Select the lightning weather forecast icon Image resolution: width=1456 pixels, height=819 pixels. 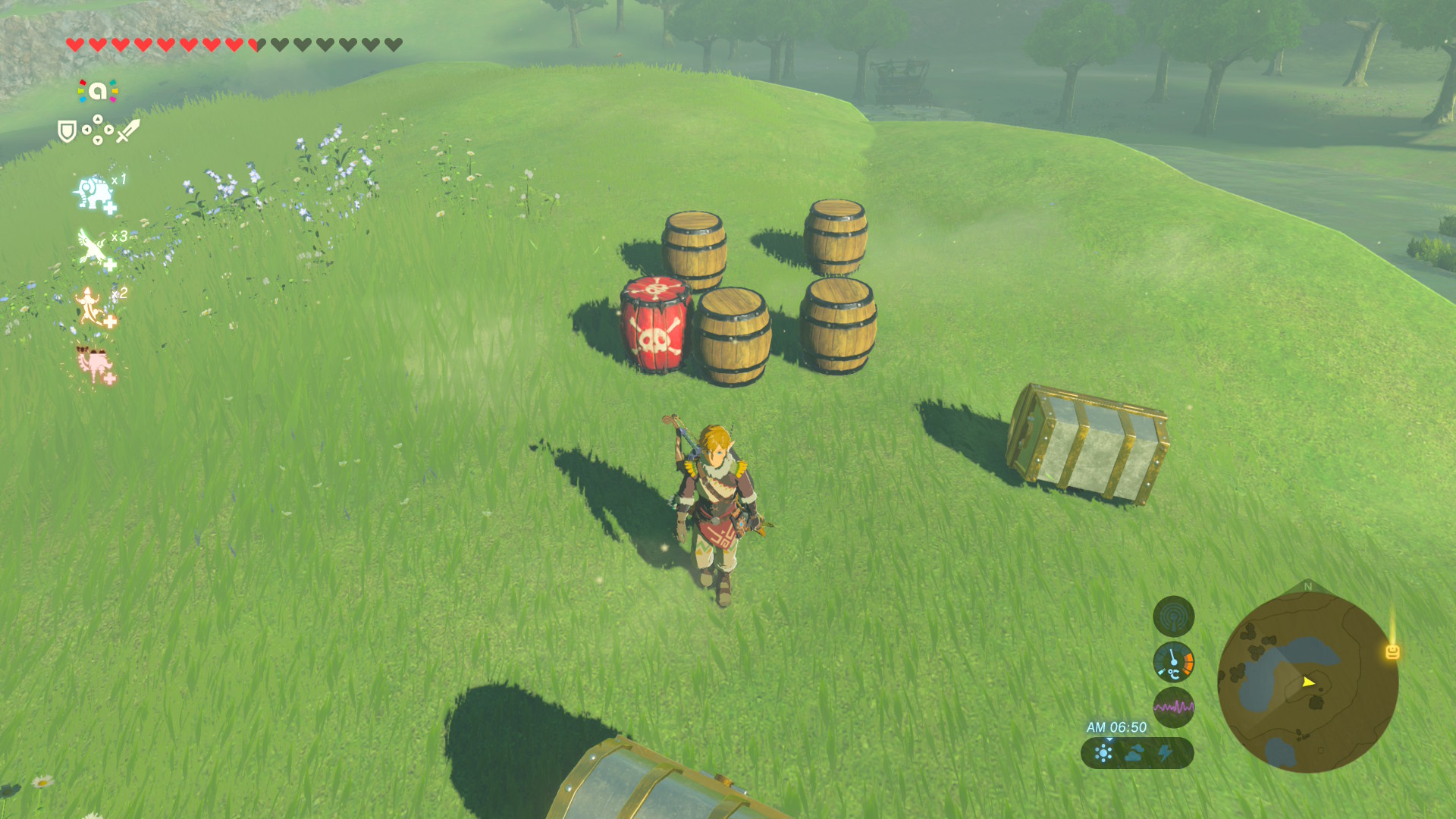click(x=1166, y=753)
